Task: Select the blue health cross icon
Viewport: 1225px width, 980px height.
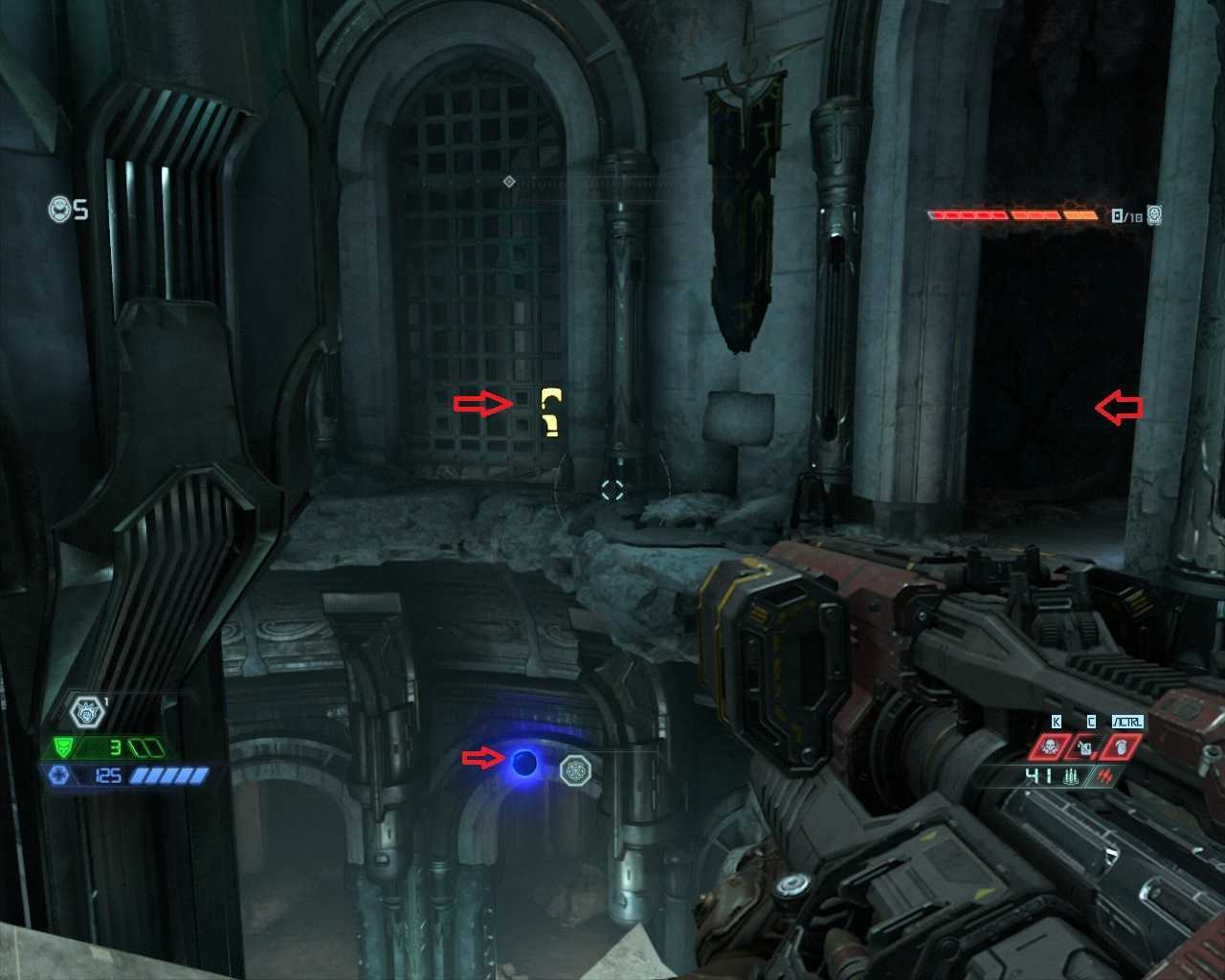Action: click(x=56, y=774)
